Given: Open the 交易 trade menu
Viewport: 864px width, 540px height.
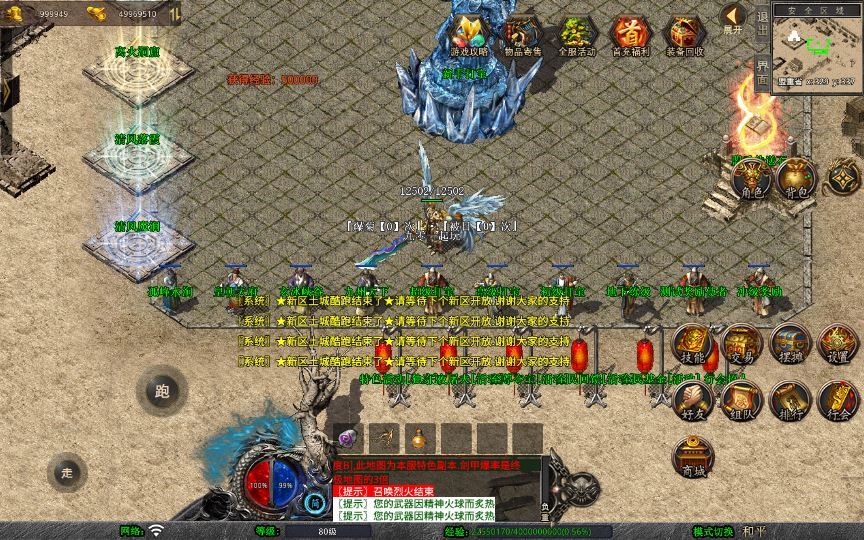Looking at the screenshot, I should (741, 345).
